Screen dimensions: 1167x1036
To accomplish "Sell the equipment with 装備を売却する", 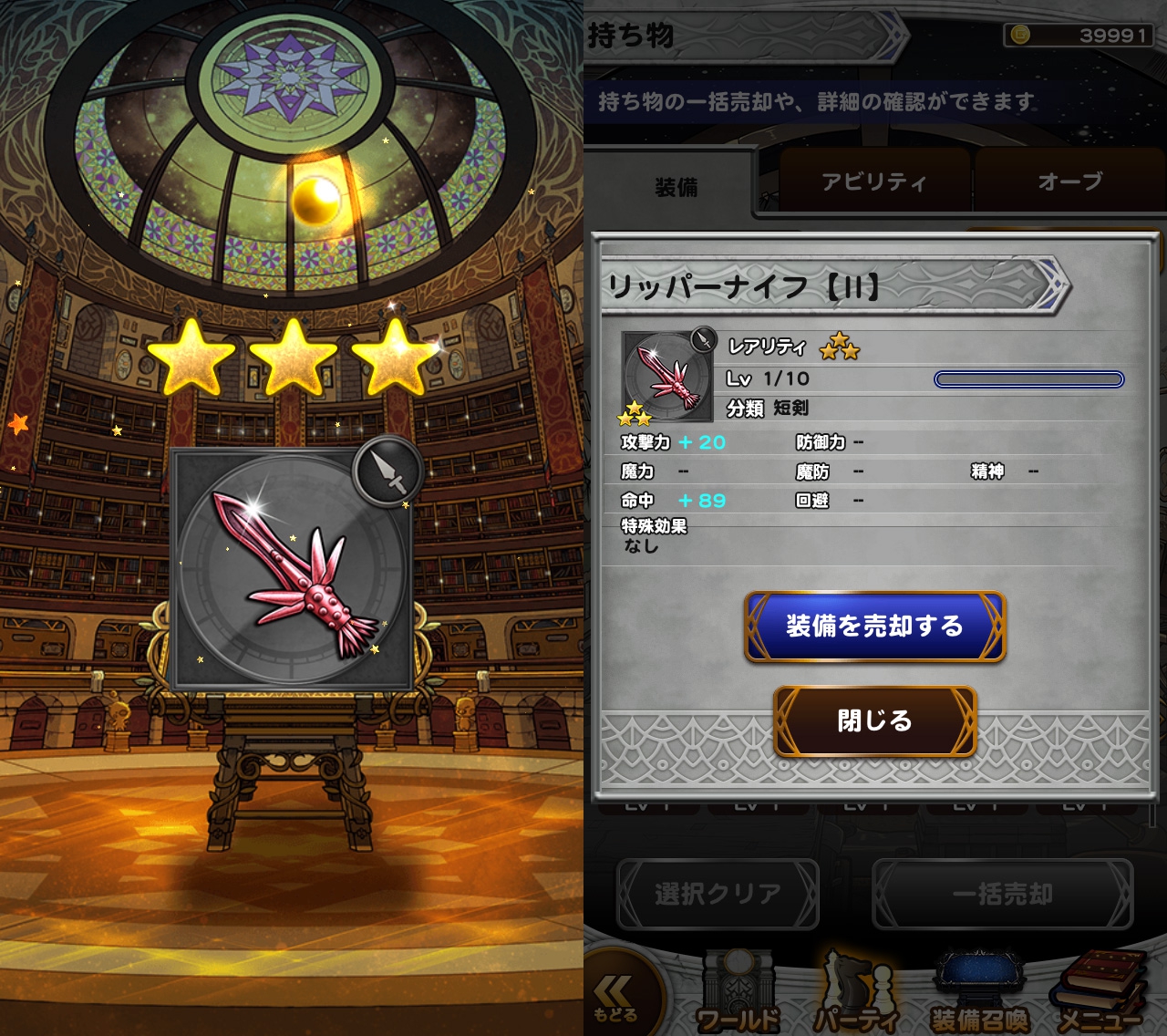I will (874, 627).
